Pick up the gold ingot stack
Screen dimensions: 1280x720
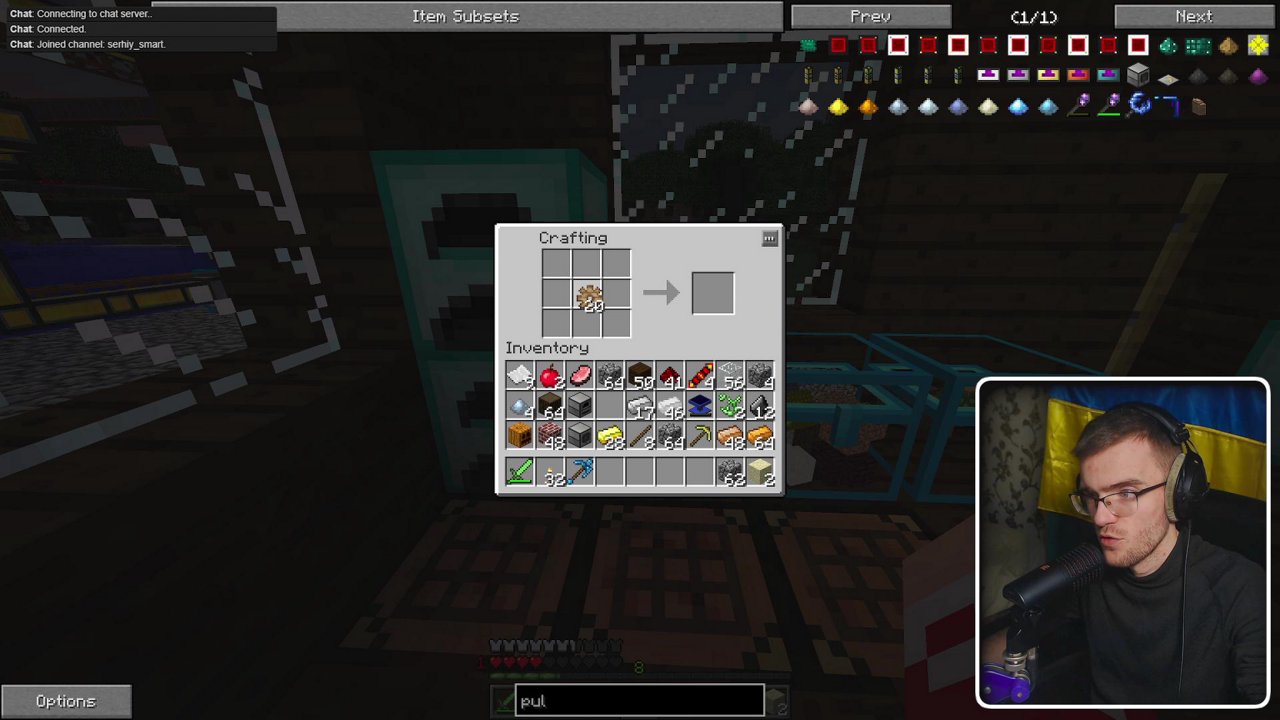610,435
